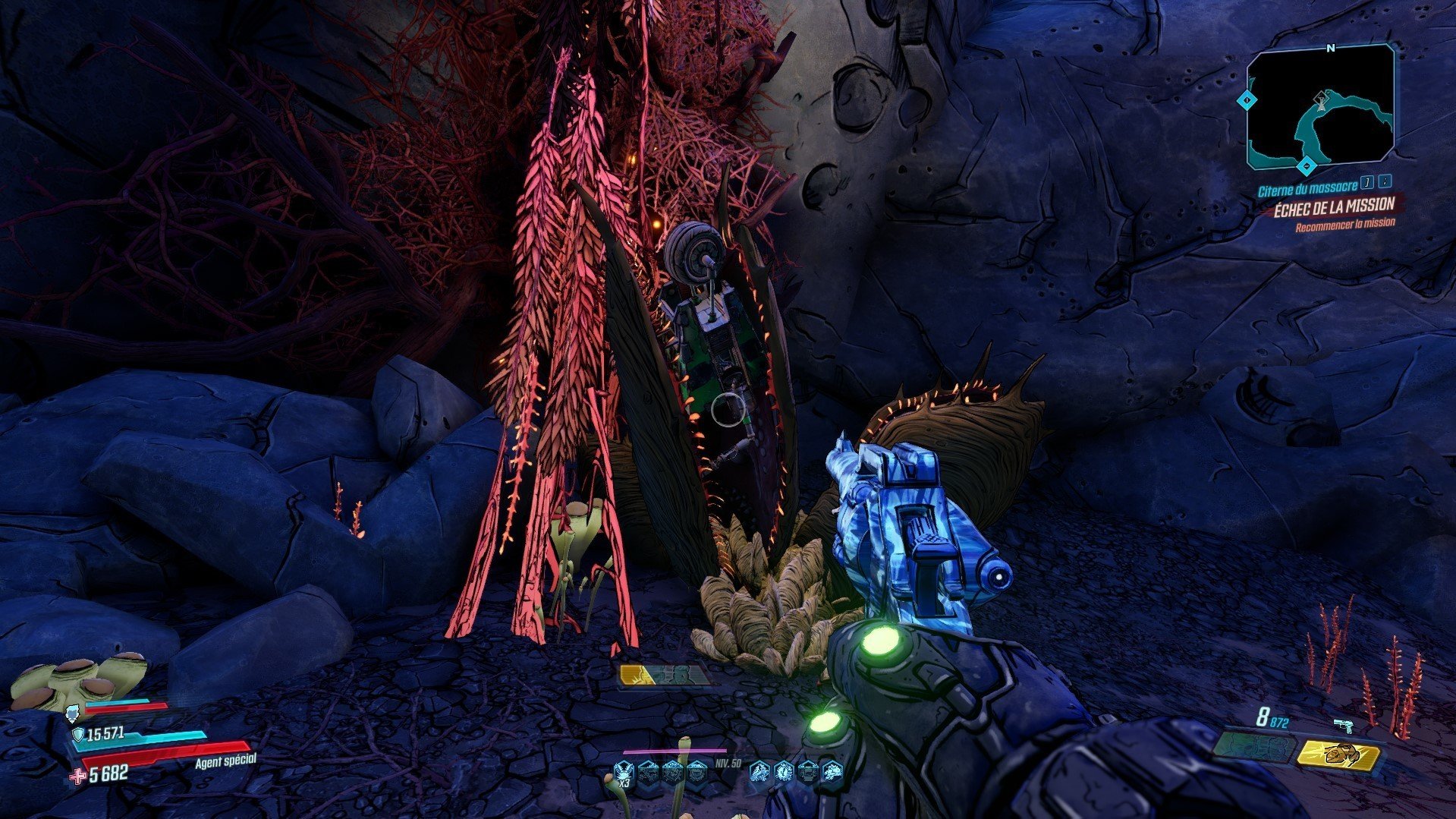The height and width of the screenshot is (819, 1456).
Task: Toggle the shield gauge display showing 15 571
Action: pos(106,736)
